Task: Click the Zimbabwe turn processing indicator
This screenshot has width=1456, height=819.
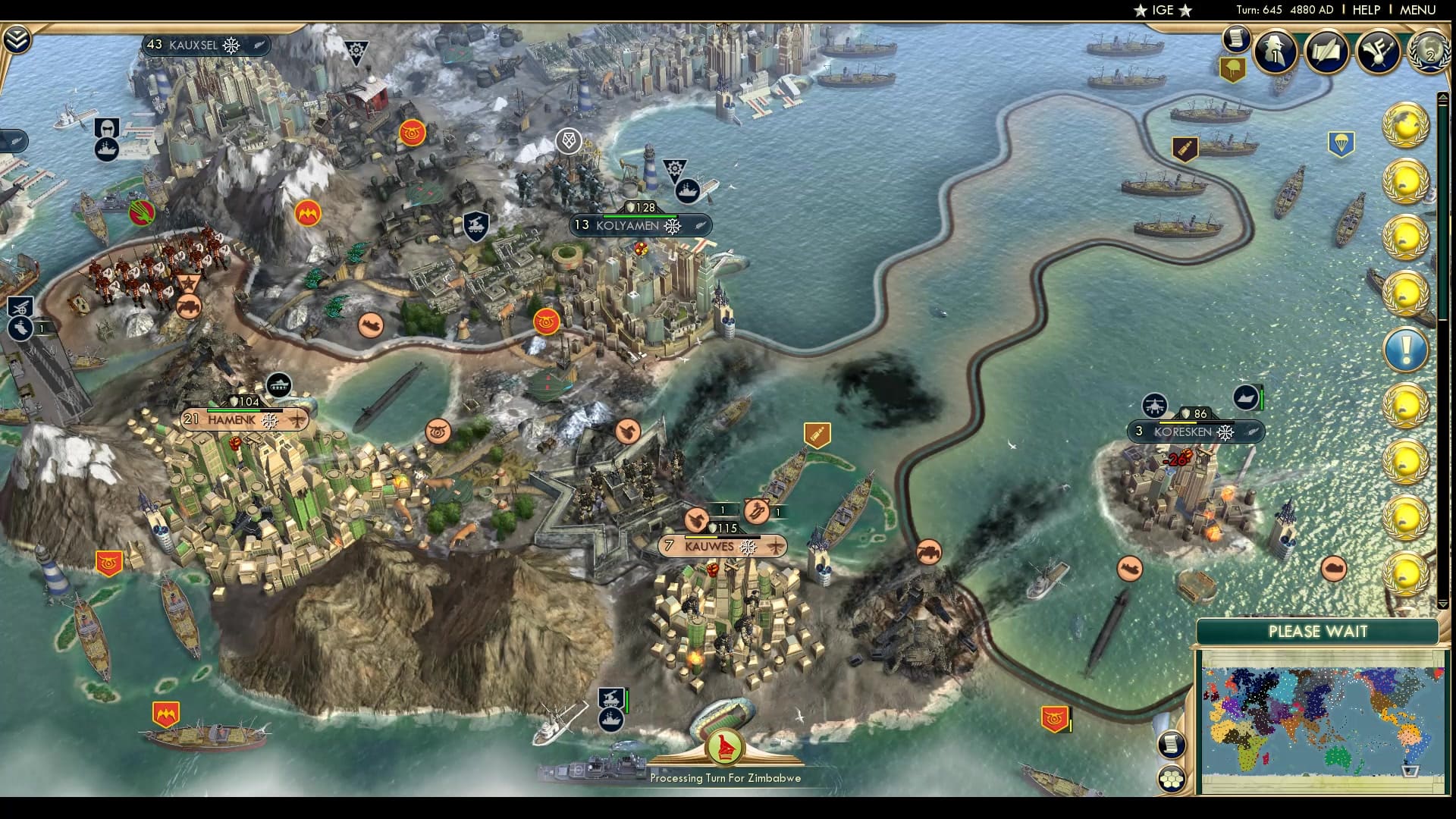Action: coord(724,747)
